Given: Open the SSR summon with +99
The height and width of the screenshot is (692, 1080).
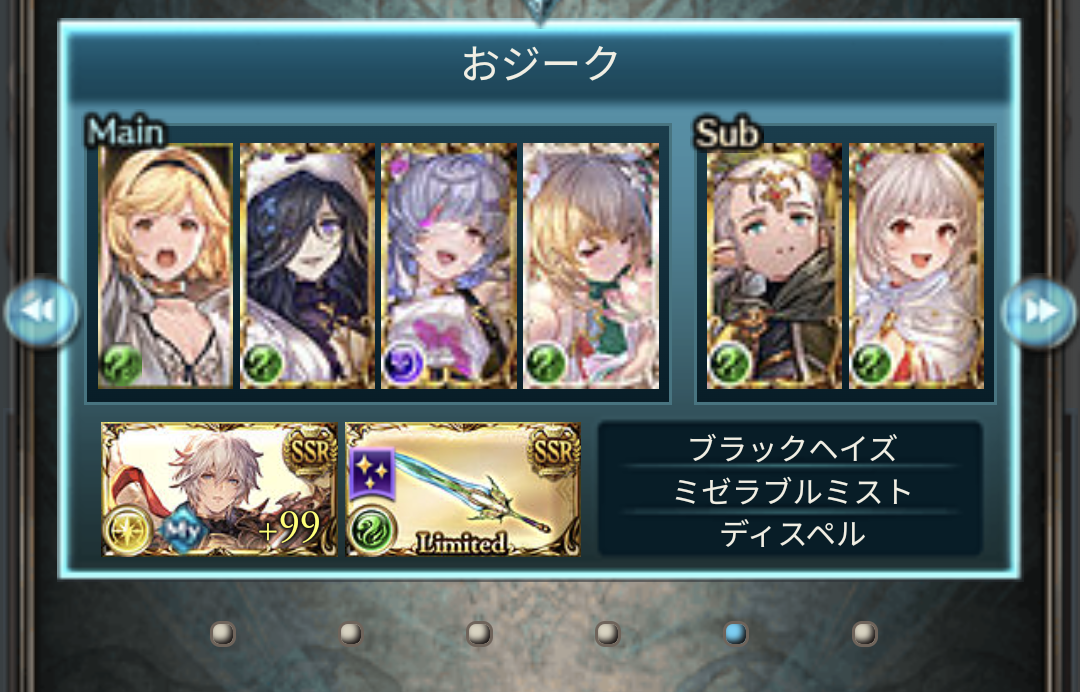Looking at the screenshot, I should 219,489.
